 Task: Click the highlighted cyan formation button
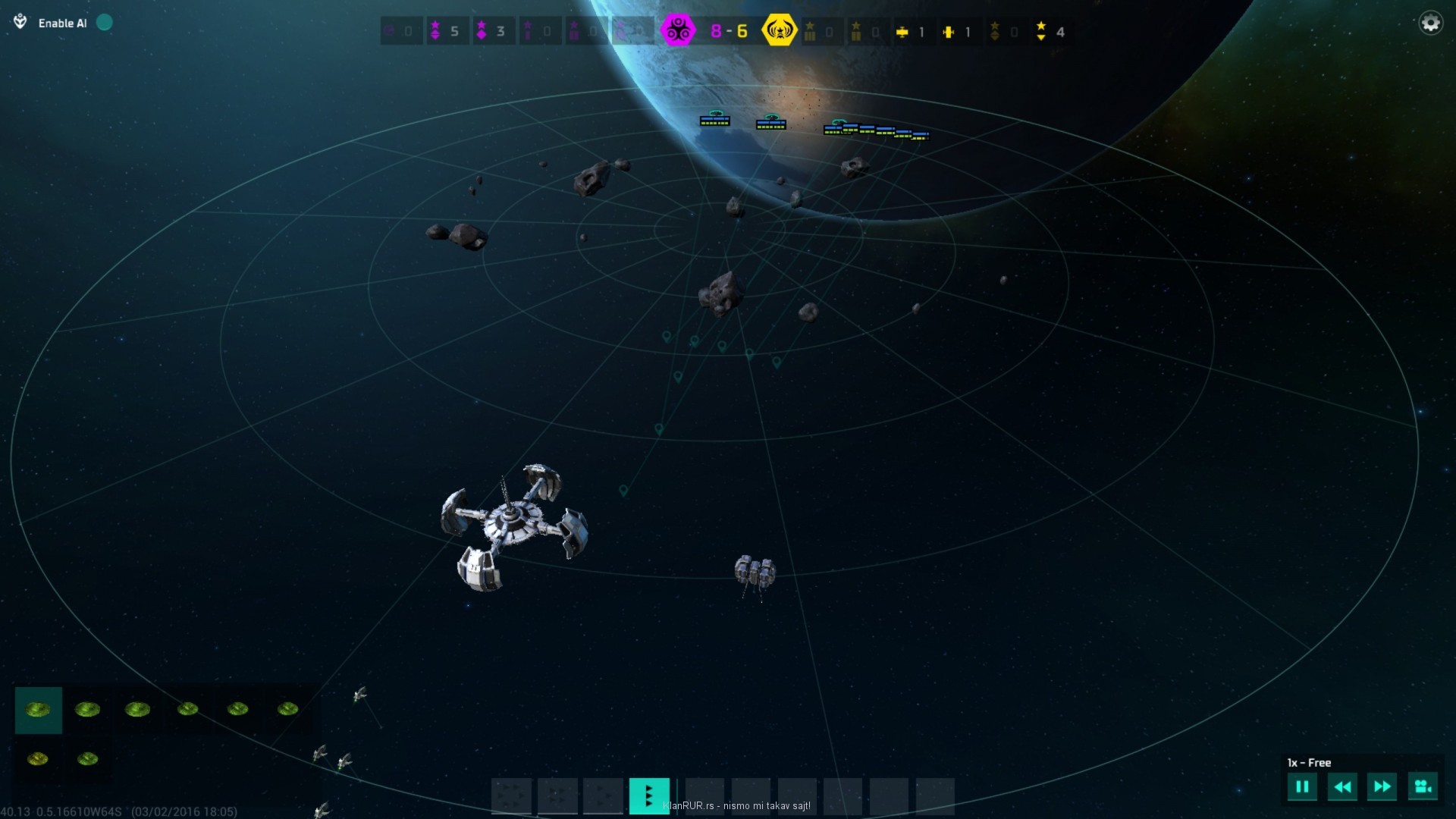point(649,795)
